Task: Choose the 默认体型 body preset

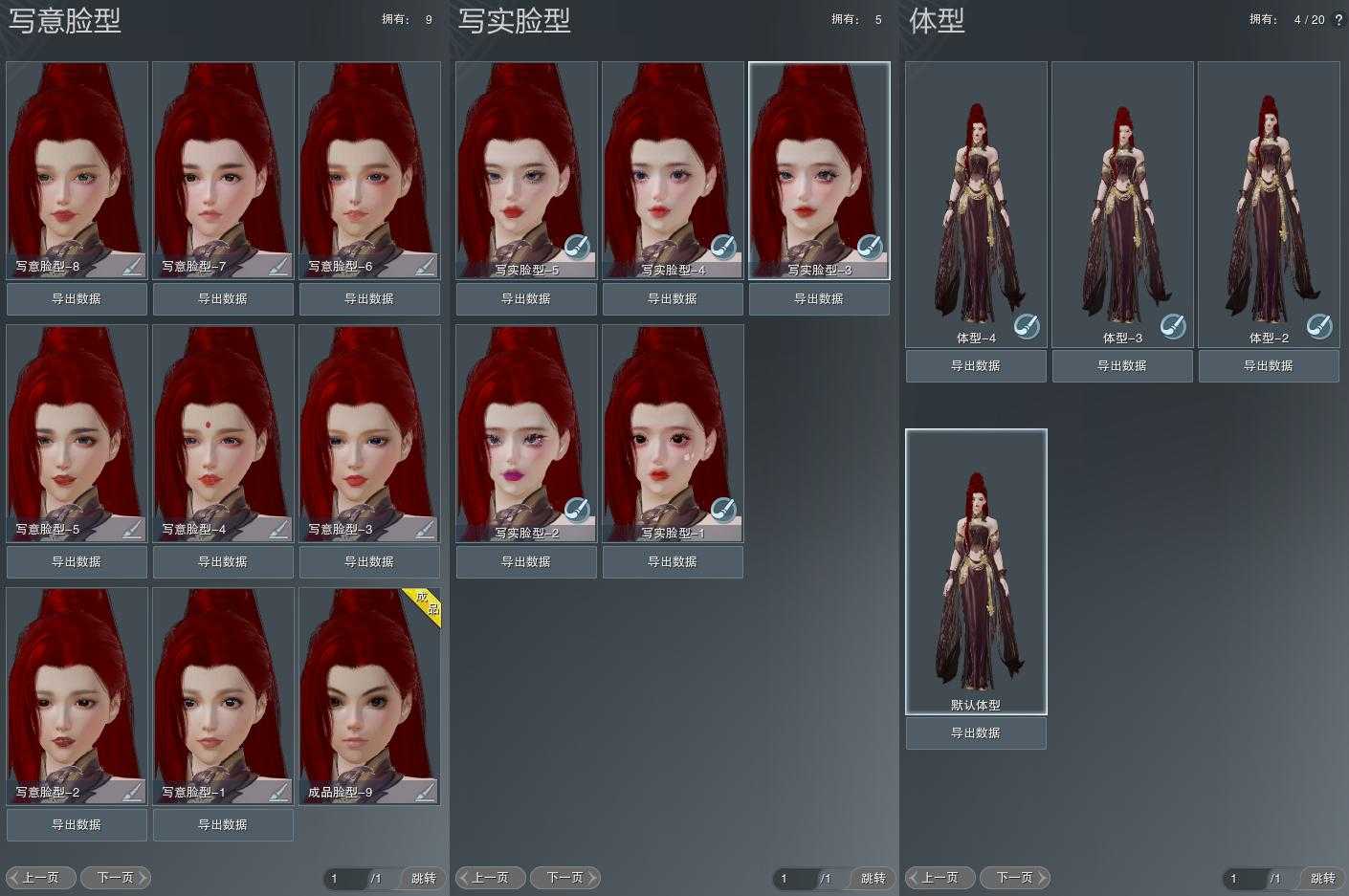Action: [x=976, y=569]
